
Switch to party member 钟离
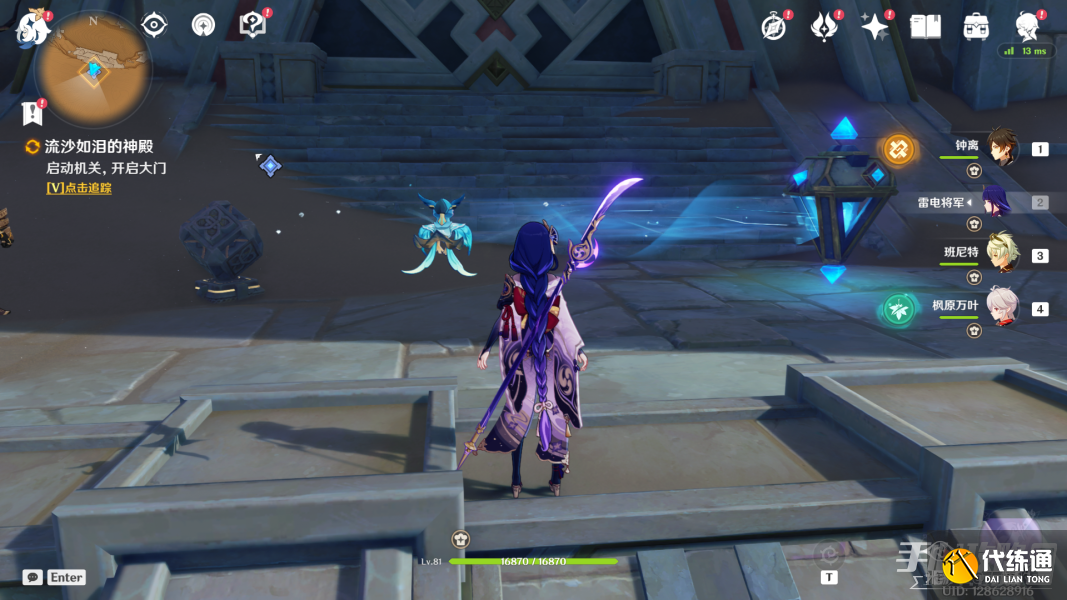point(1002,148)
